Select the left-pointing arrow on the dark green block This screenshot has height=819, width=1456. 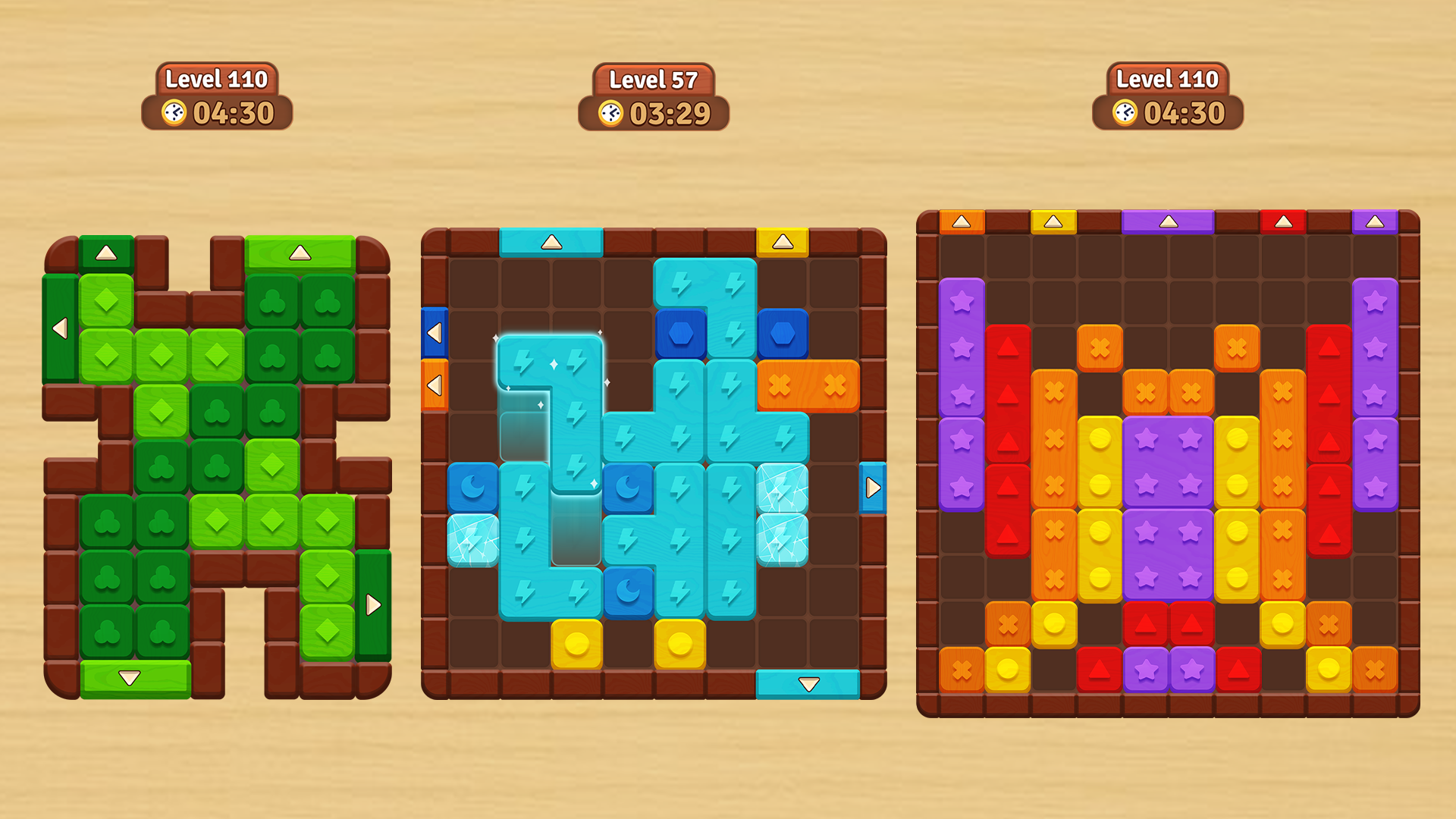(x=59, y=328)
